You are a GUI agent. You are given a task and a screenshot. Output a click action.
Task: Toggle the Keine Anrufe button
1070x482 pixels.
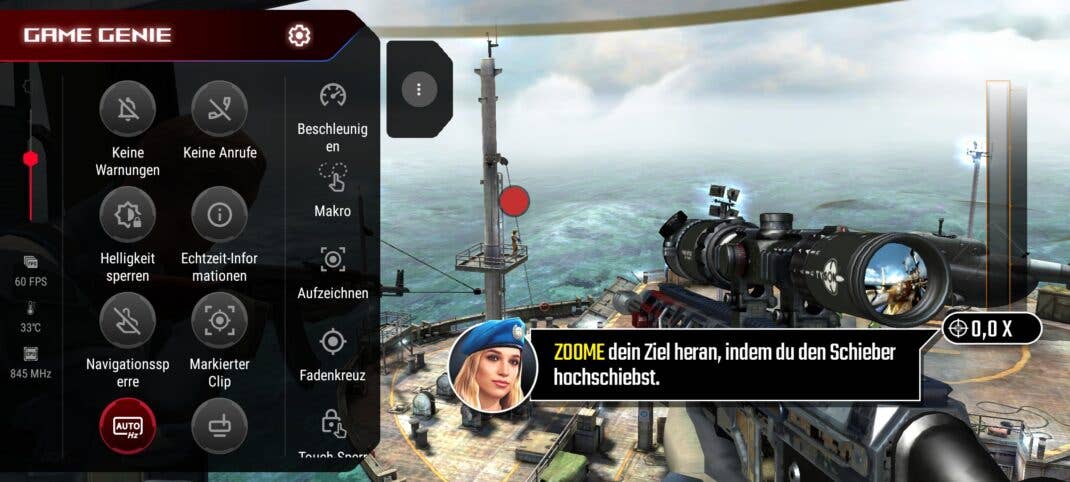[x=219, y=109]
